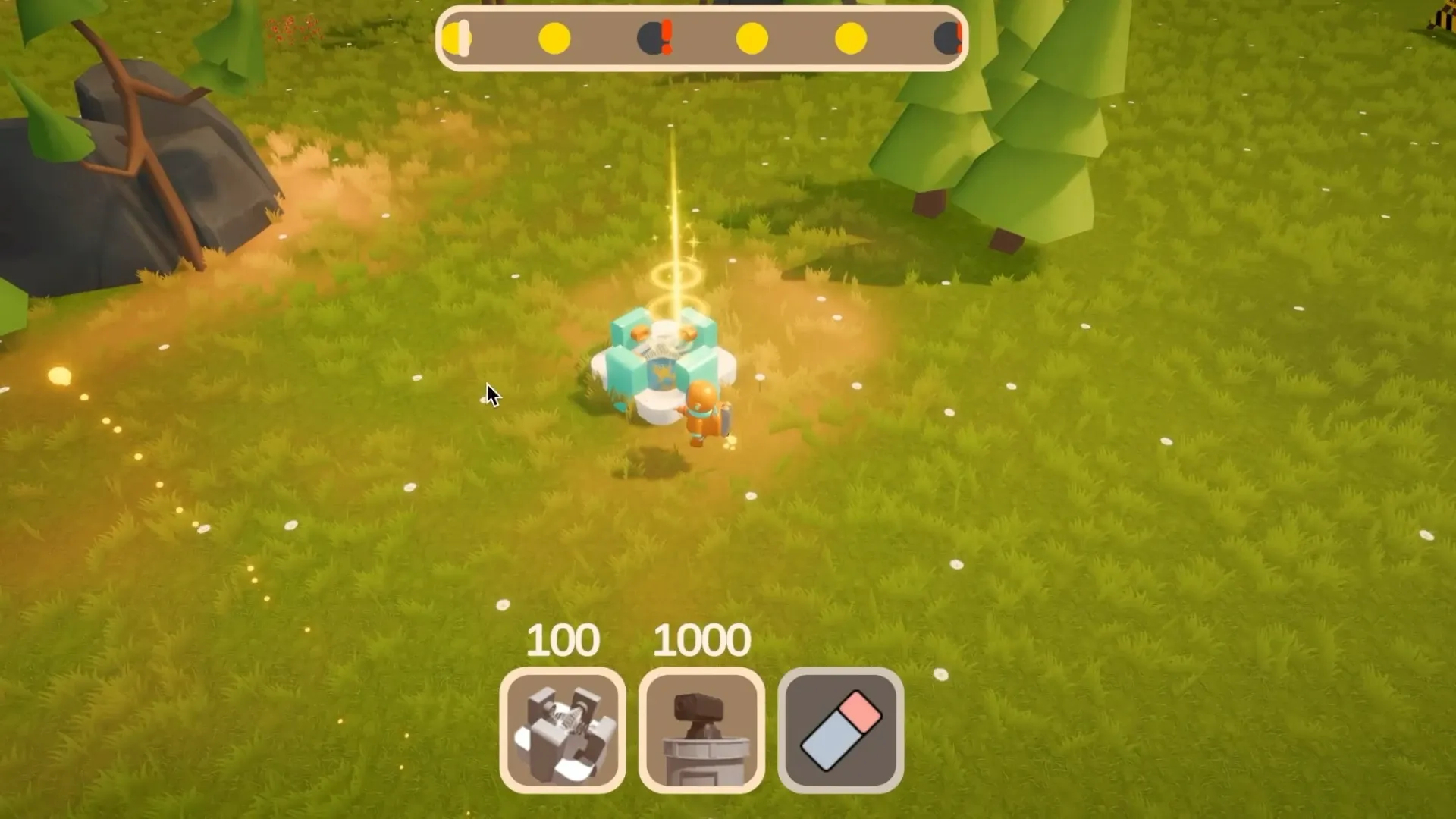Select the cannon turret costing 1000

pos(701,730)
